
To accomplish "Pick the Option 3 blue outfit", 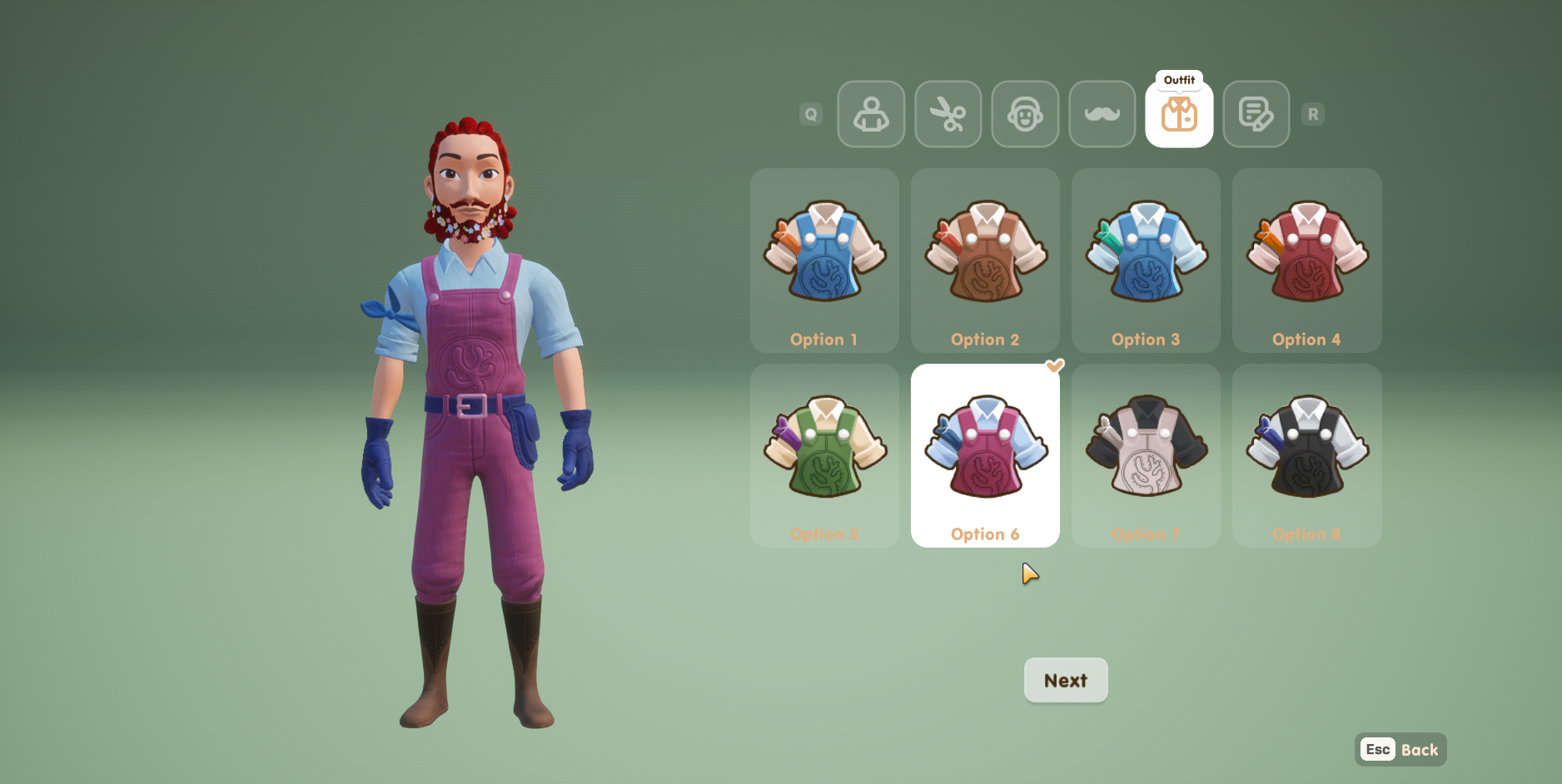I will click(x=1146, y=260).
